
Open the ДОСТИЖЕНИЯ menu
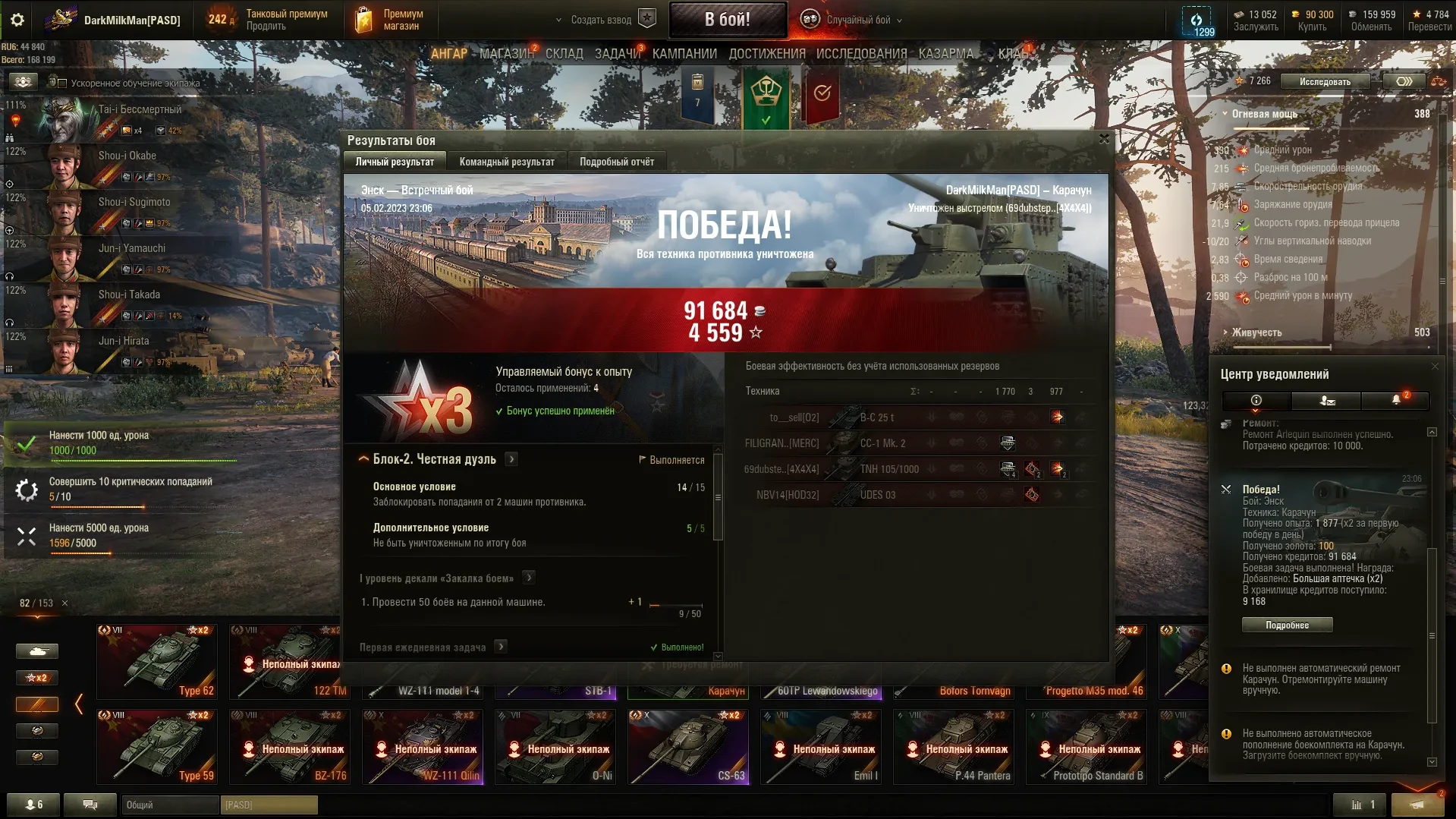click(x=766, y=54)
